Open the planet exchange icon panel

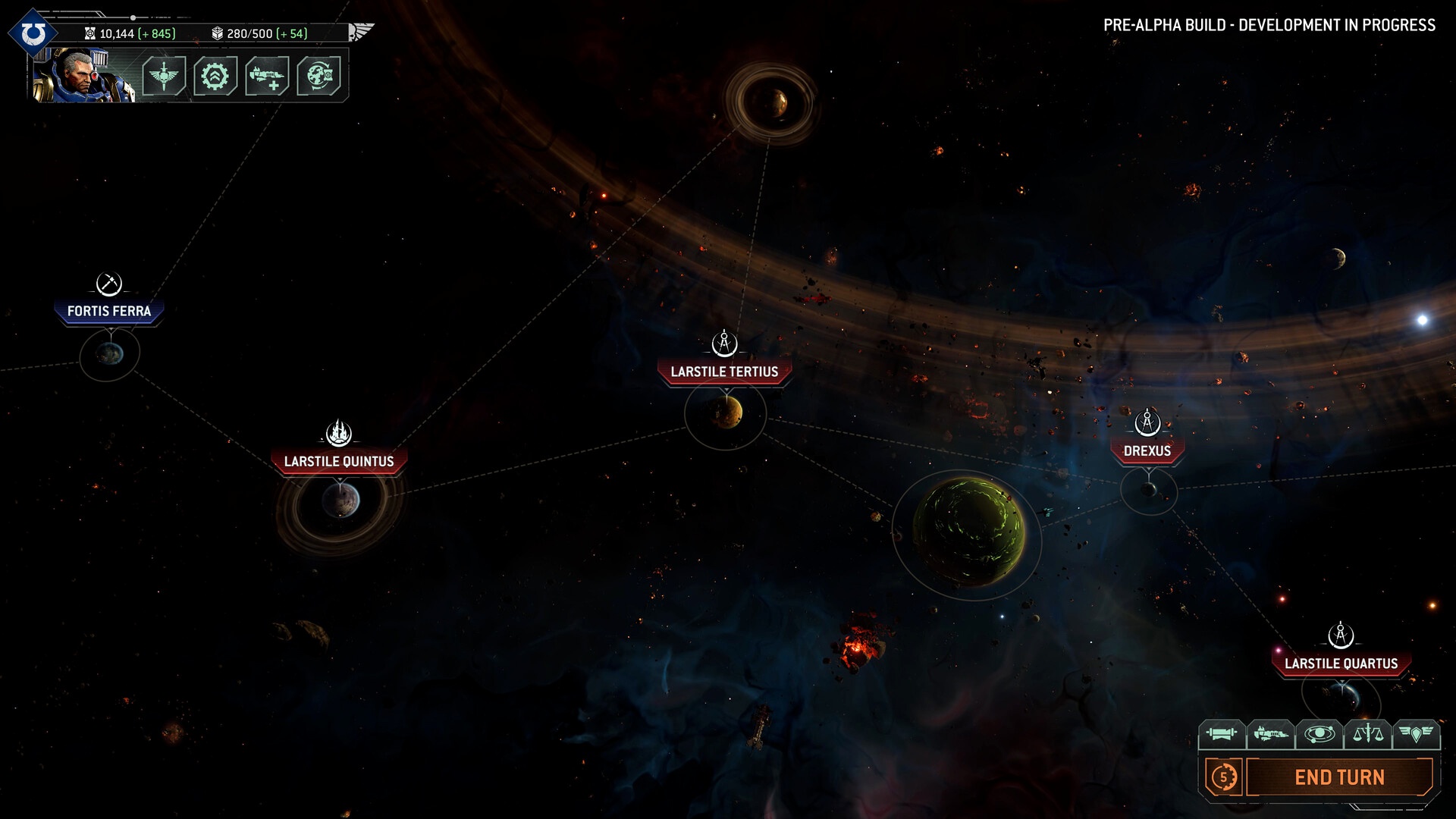pyautogui.click(x=318, y=76)
